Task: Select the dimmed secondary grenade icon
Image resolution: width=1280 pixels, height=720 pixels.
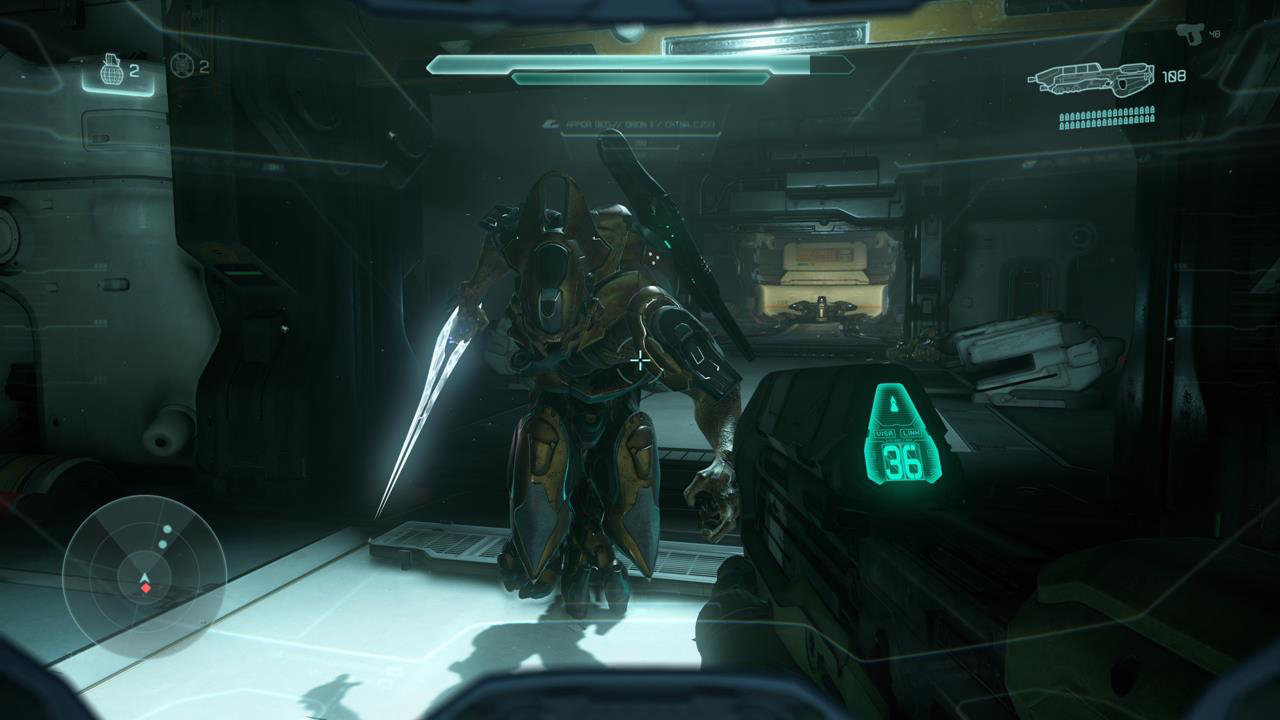Action: pyautogui.click(x=180, y=66)
